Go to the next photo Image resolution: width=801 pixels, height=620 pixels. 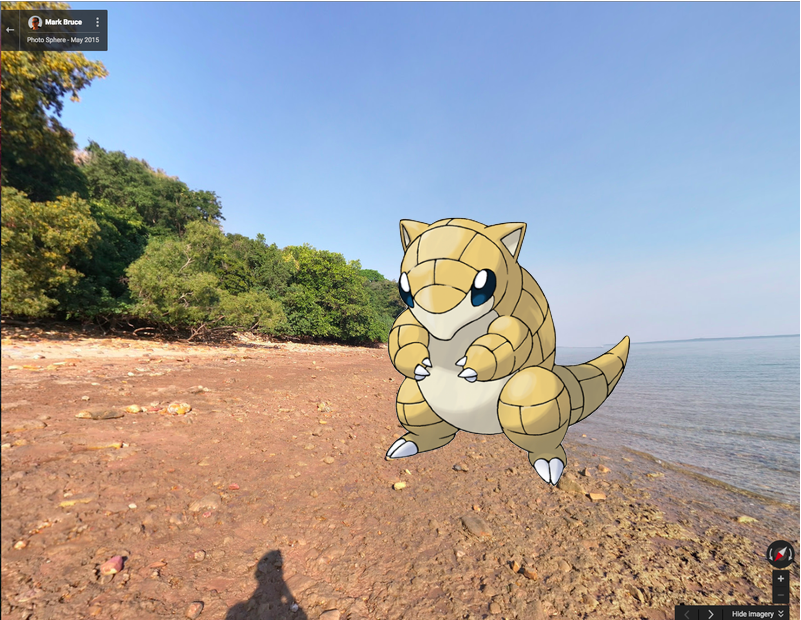(x=711, y=613)
